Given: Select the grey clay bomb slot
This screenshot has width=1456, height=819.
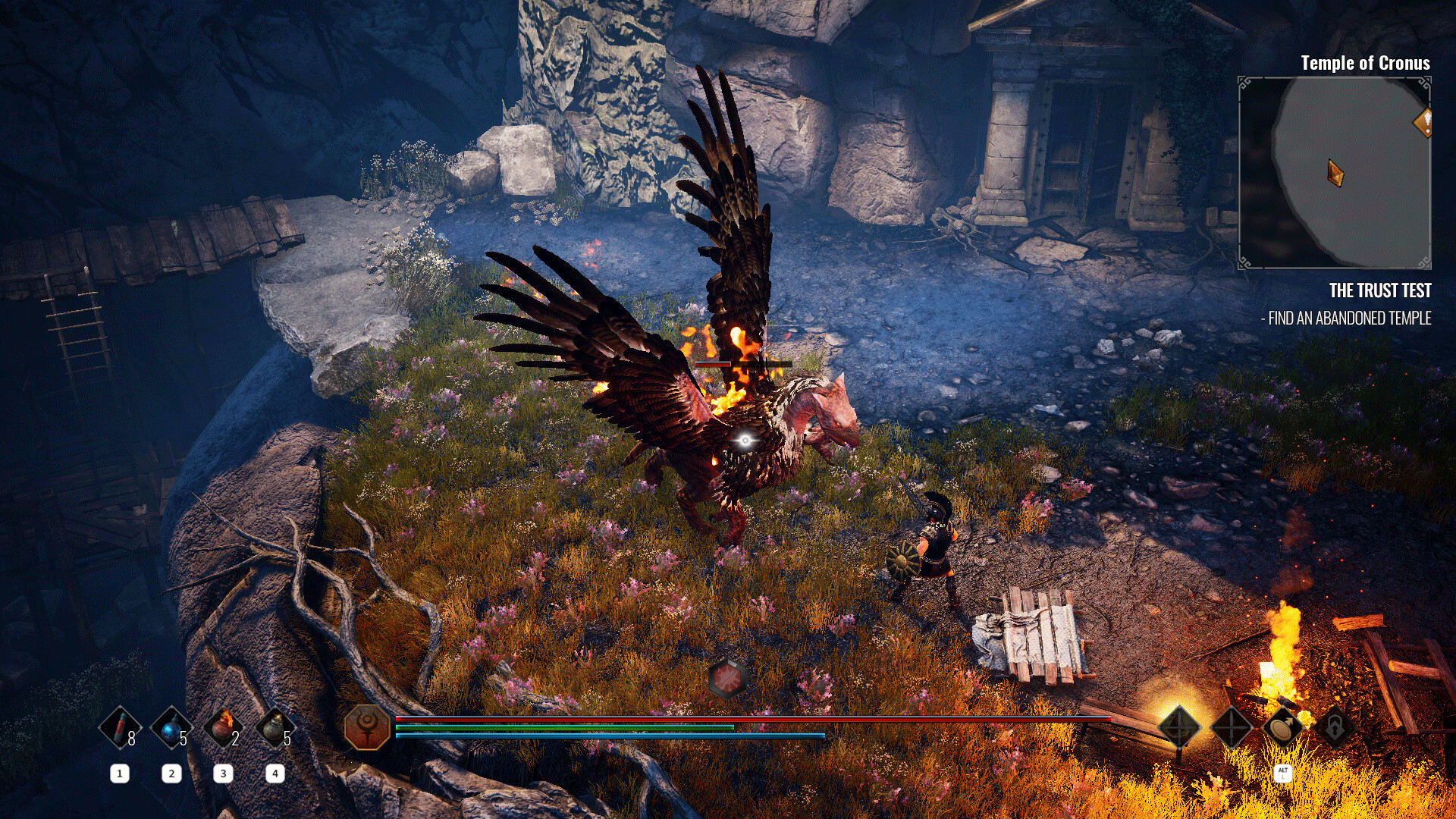Looking at the screenshot, I should (x=275, y=729).
